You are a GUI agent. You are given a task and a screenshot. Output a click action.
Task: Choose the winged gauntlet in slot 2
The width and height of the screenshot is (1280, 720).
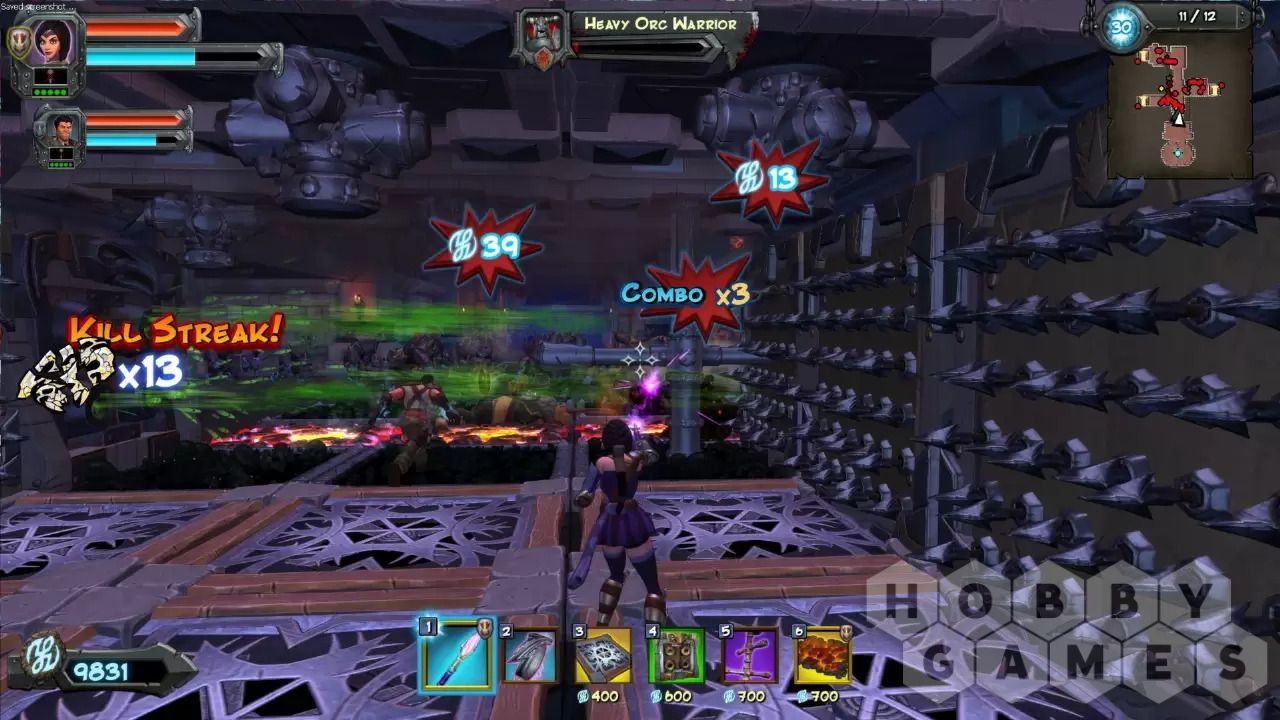(x=529, y=656)
